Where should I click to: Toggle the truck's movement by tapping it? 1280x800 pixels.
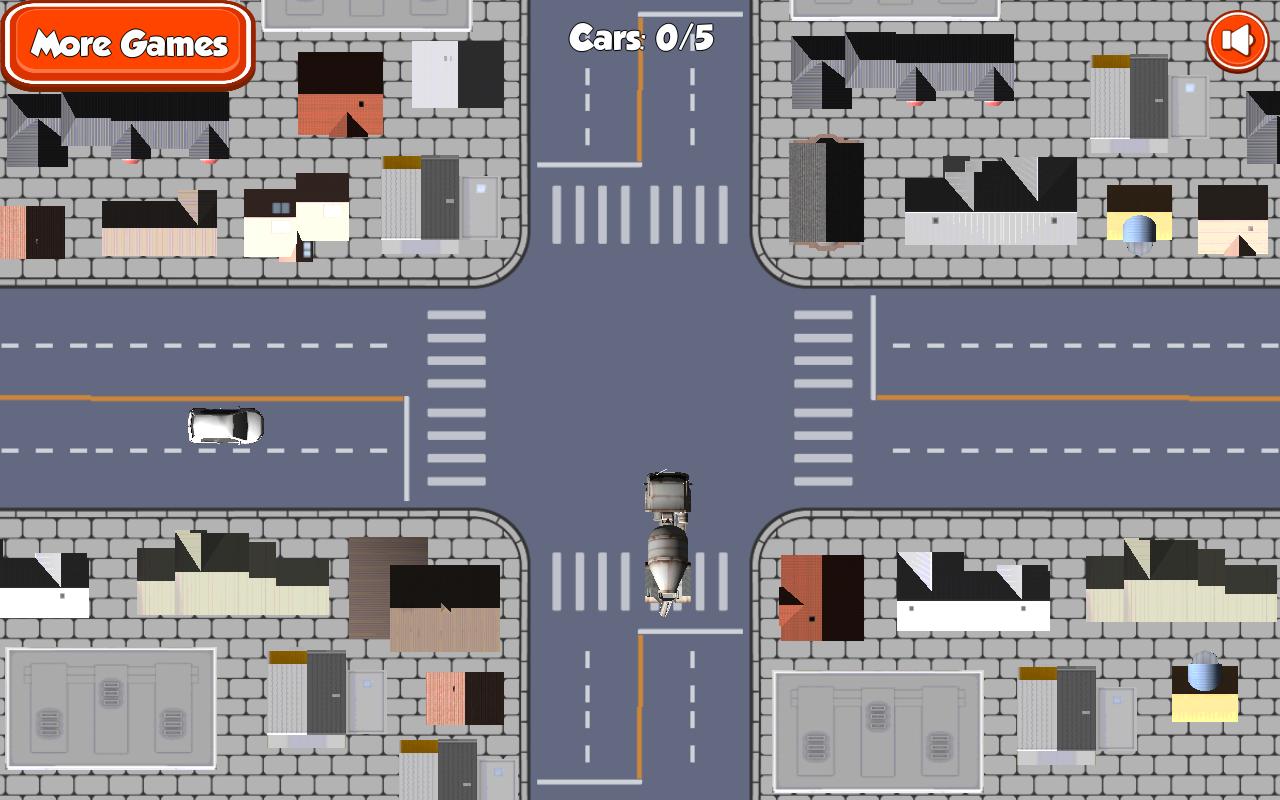[665, 545]
